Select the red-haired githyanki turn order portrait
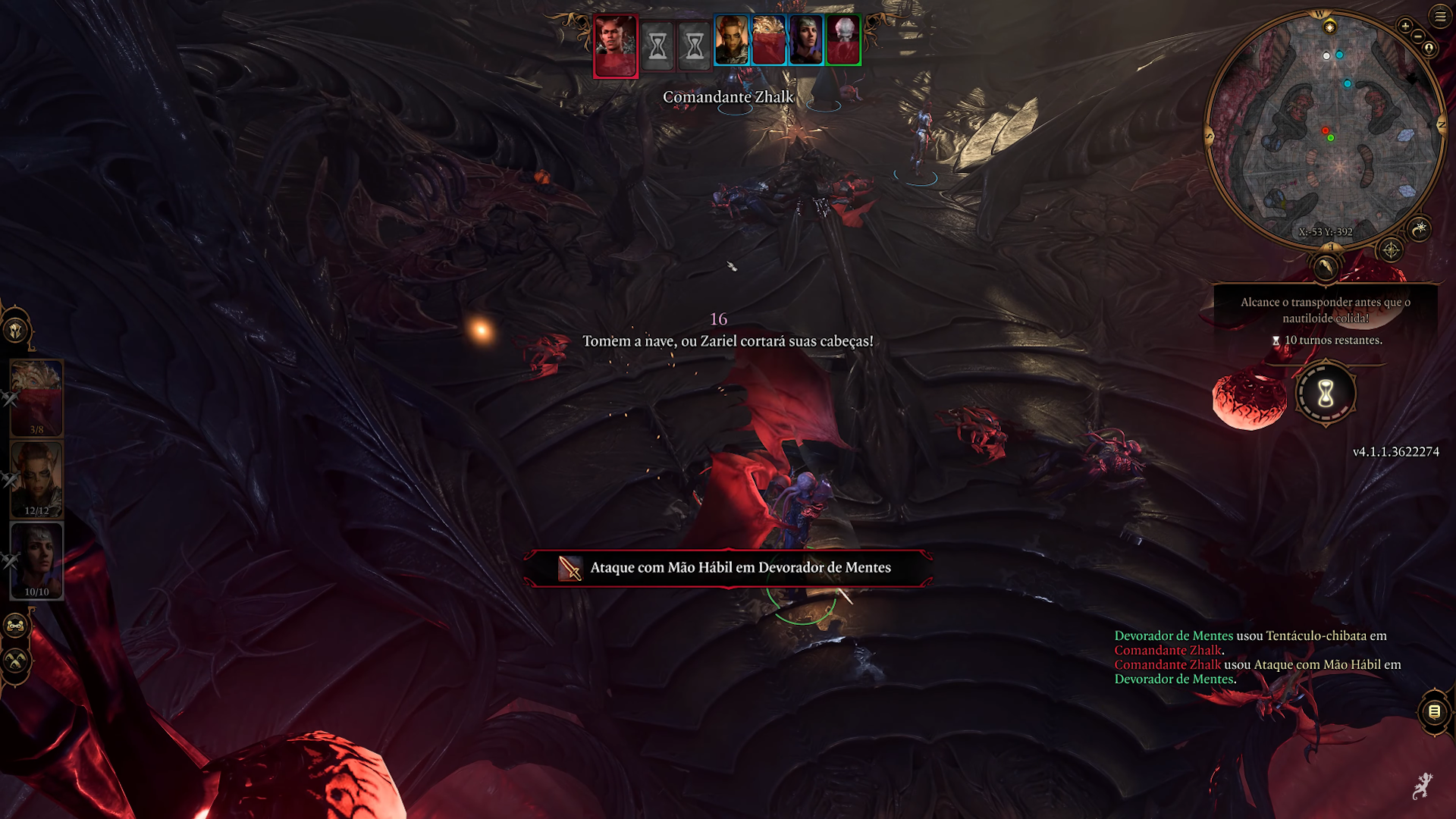This screenshot has width=1456, height=819. coord(732,40)
